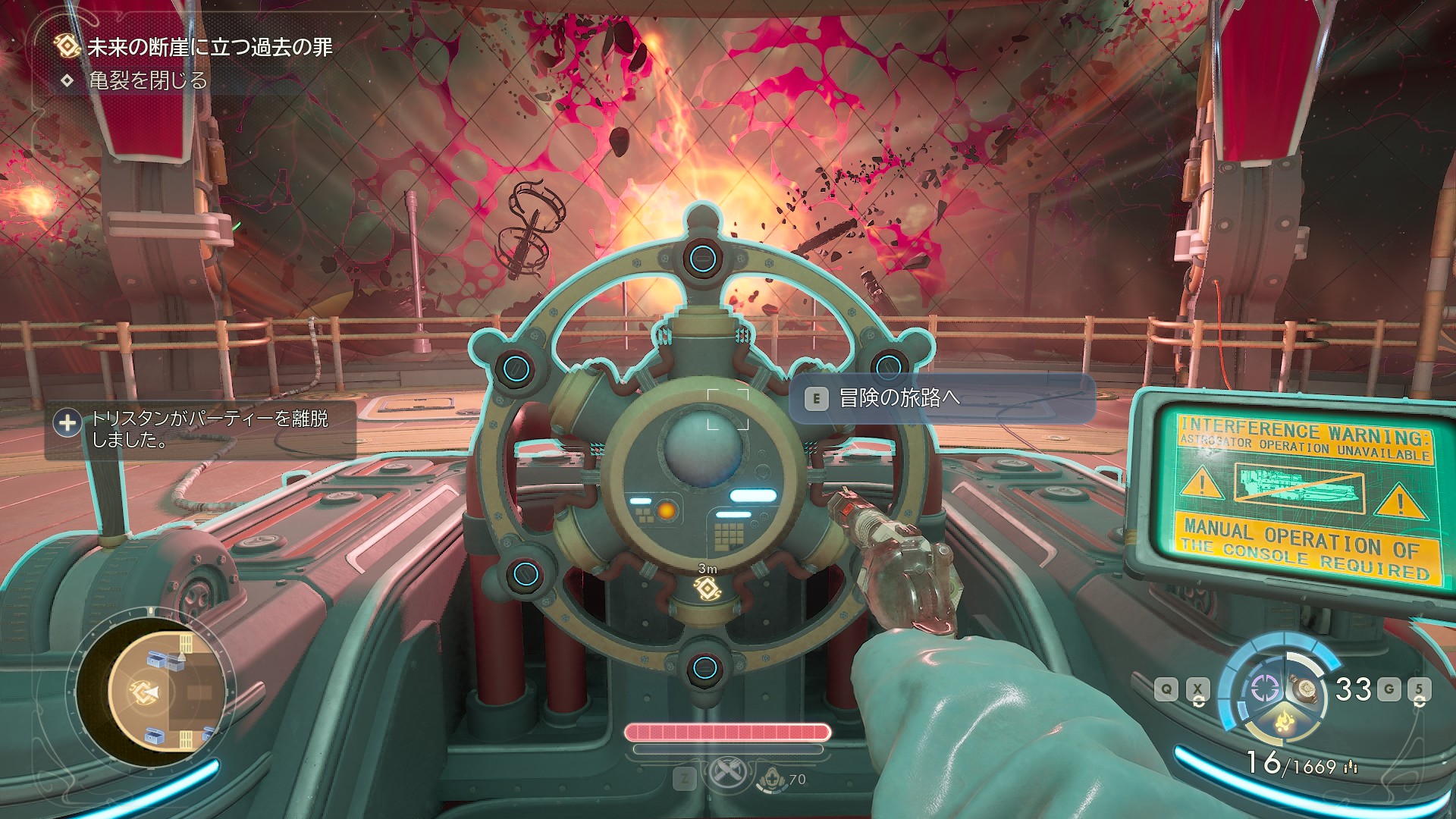Image resolution: width=1456 pixels, height=819 pixels.
Task: Use the medical inhaler mask icon
Action: pos(770,778)
